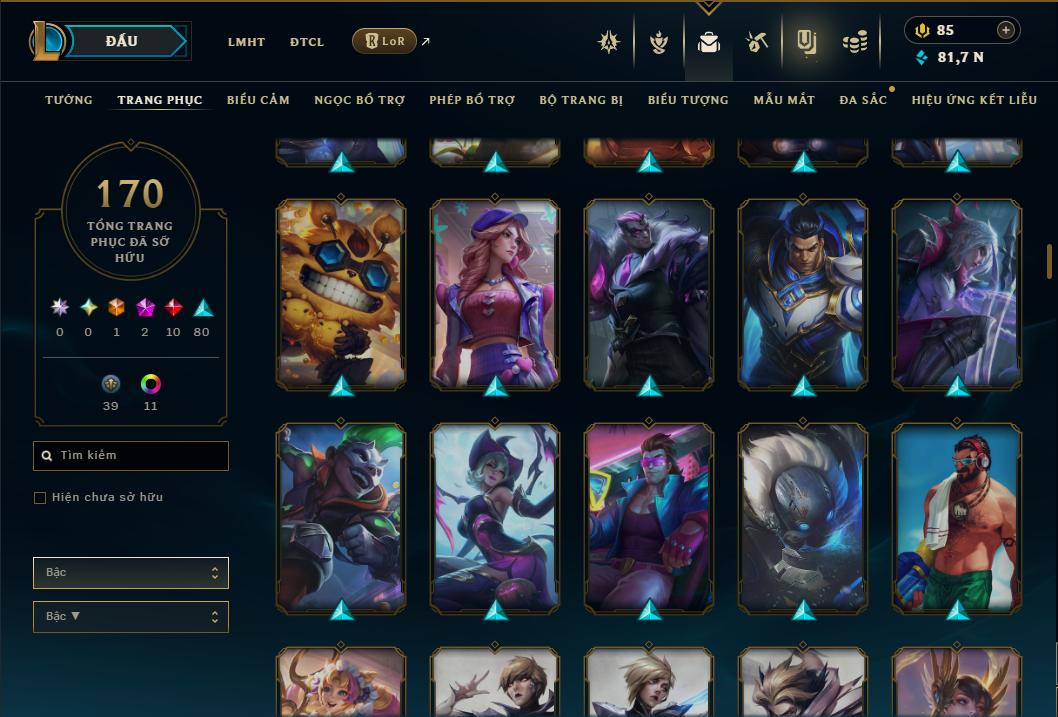Viewport: 1058px width, 717px height.
Task: Open the backpack collection icon
Action: click(x=709, y=42)
